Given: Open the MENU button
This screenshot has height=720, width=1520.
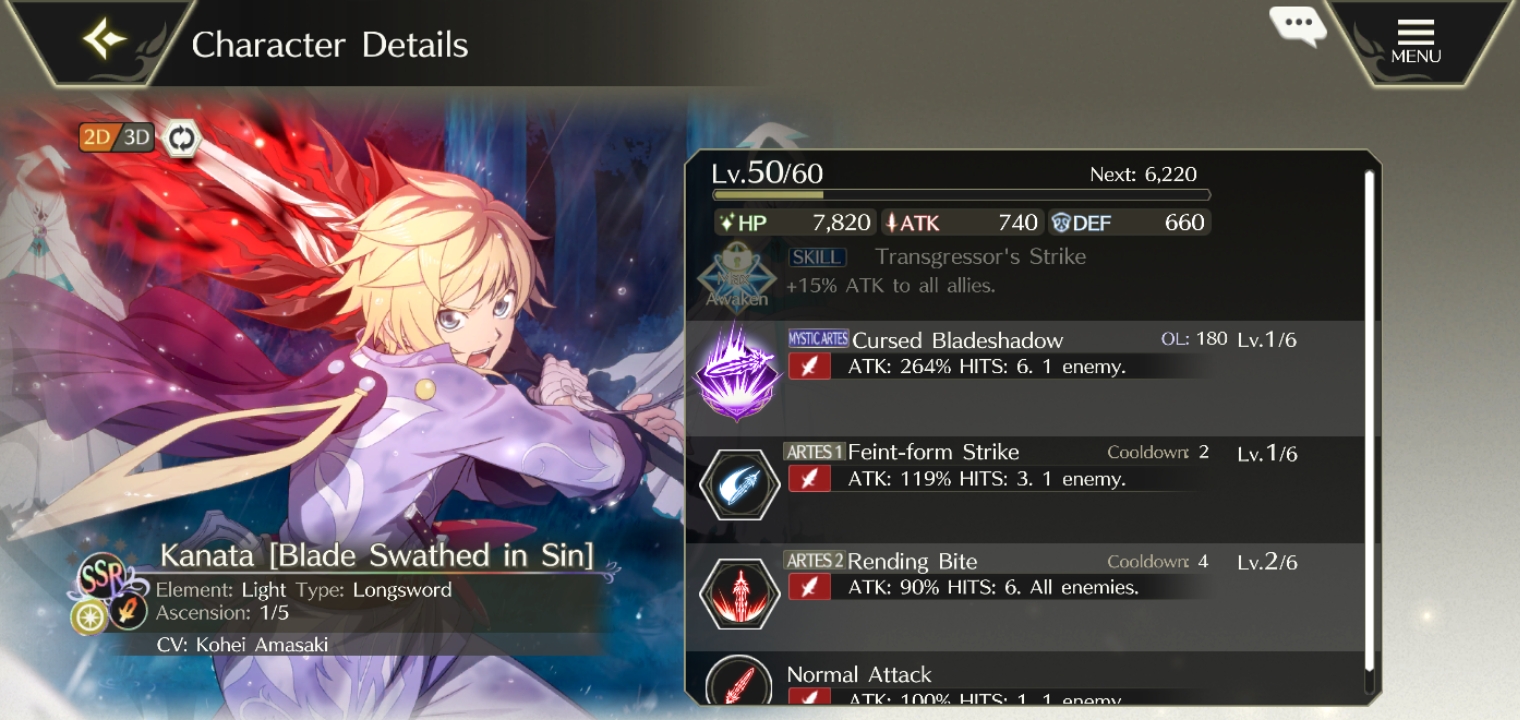Looking at the screenshot, I should click(x=1416, y=41).
